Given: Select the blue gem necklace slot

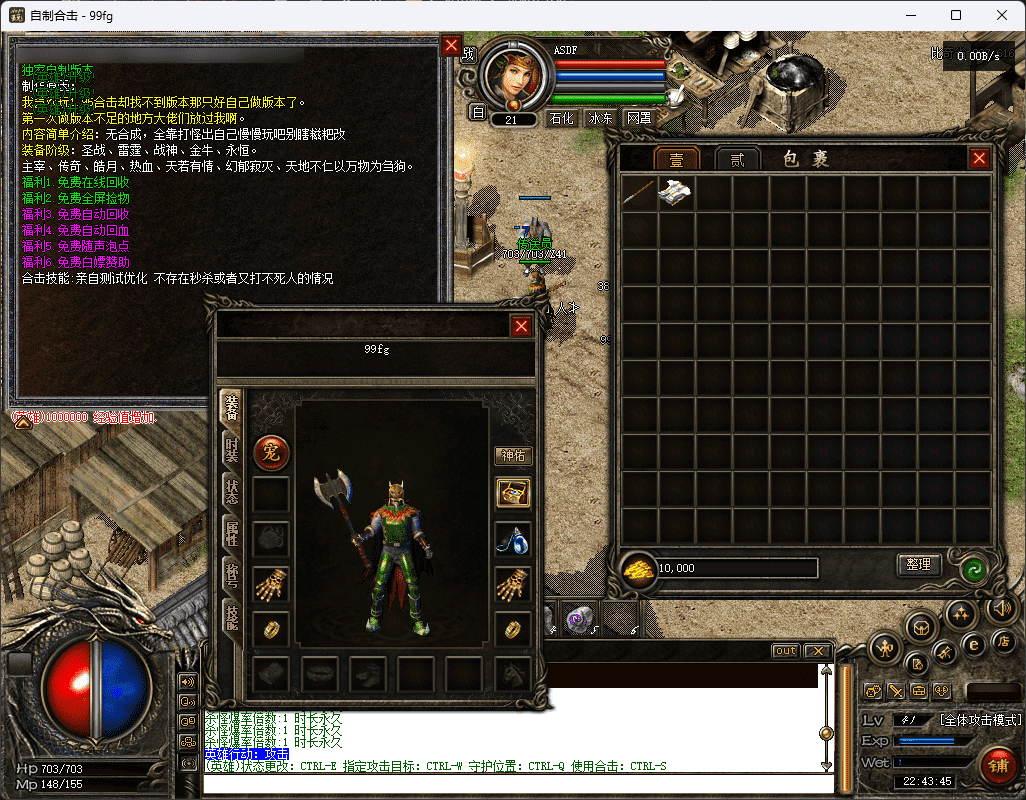Looking at the screenshot, I should 513,541.
